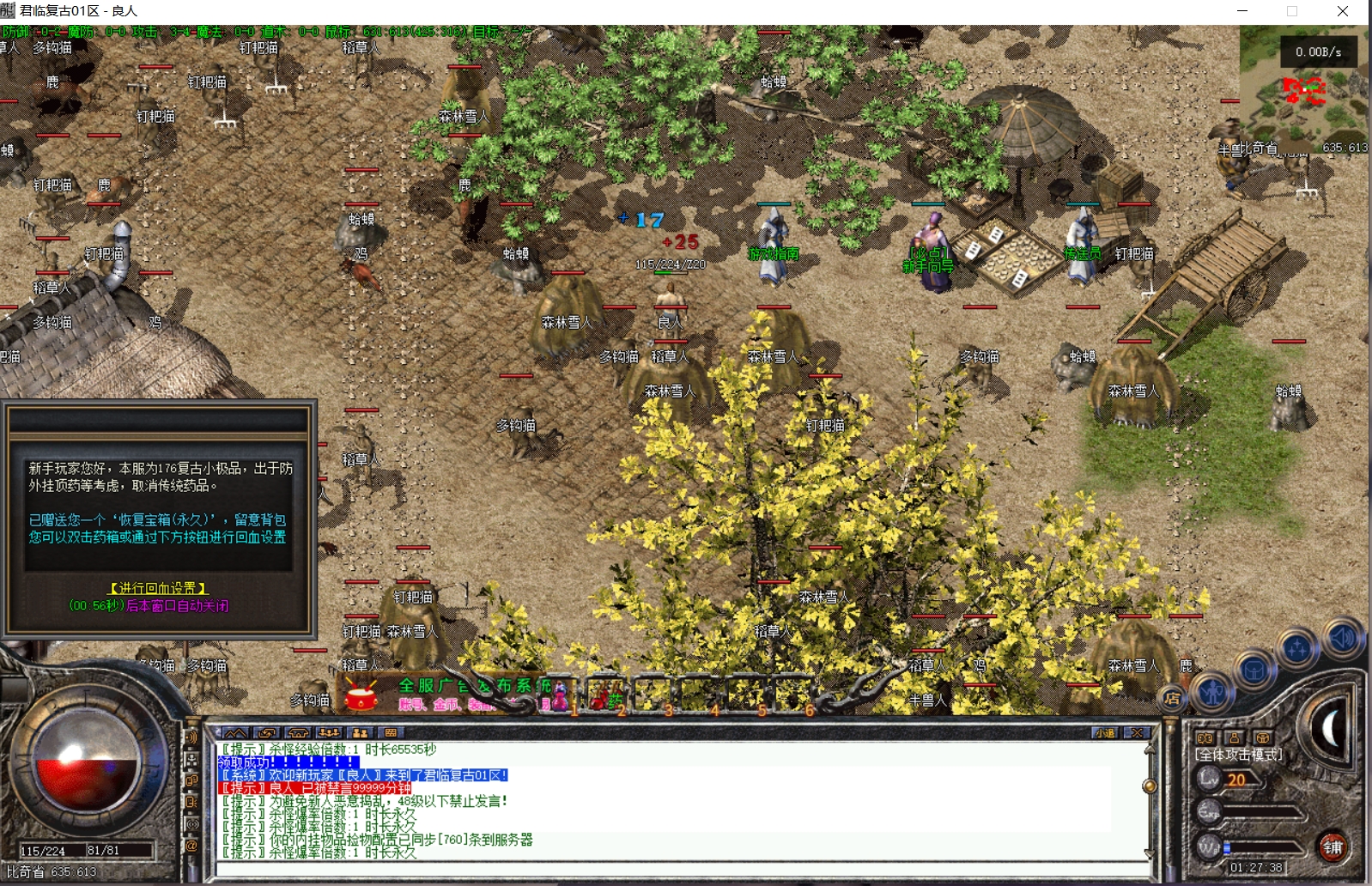Click the @ icon beside the chat
The height and width of the screenshot is (886, 1372).
pos(191,846)
